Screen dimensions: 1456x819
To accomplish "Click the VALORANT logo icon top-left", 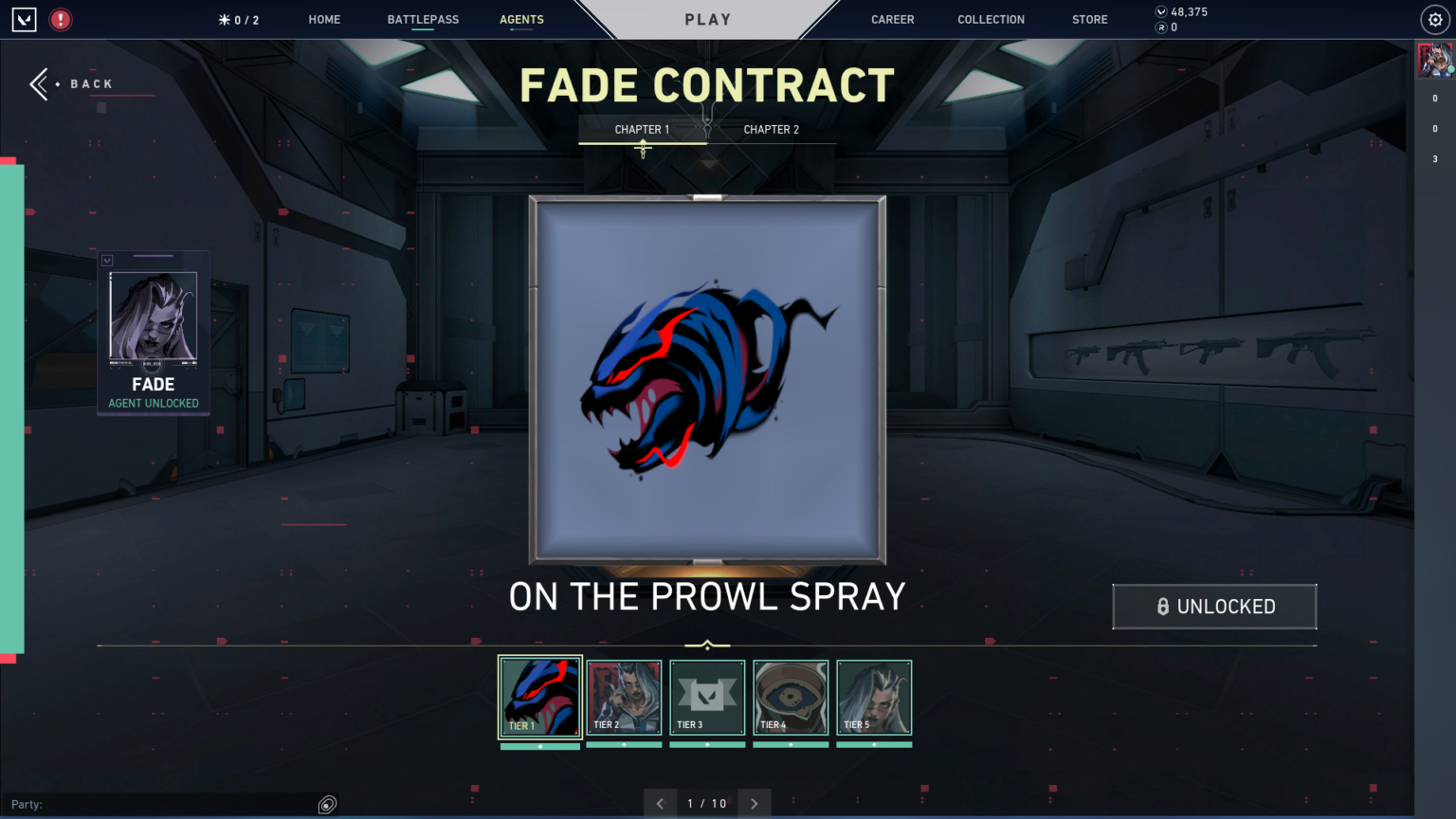I will [23, 18].
